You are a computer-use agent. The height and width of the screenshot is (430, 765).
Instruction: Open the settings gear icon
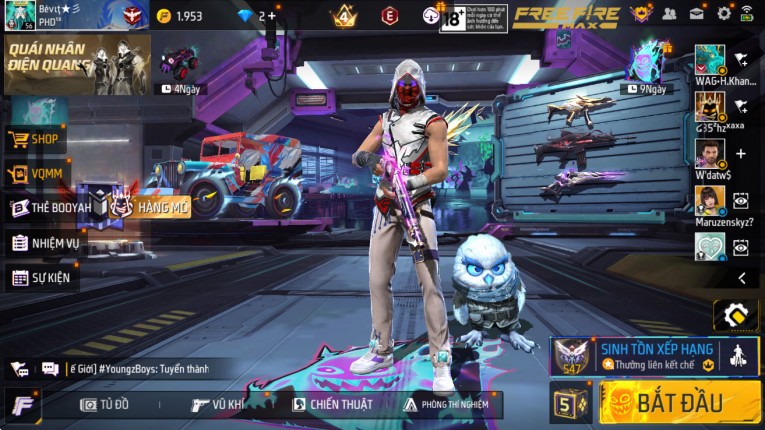(724, 14)
